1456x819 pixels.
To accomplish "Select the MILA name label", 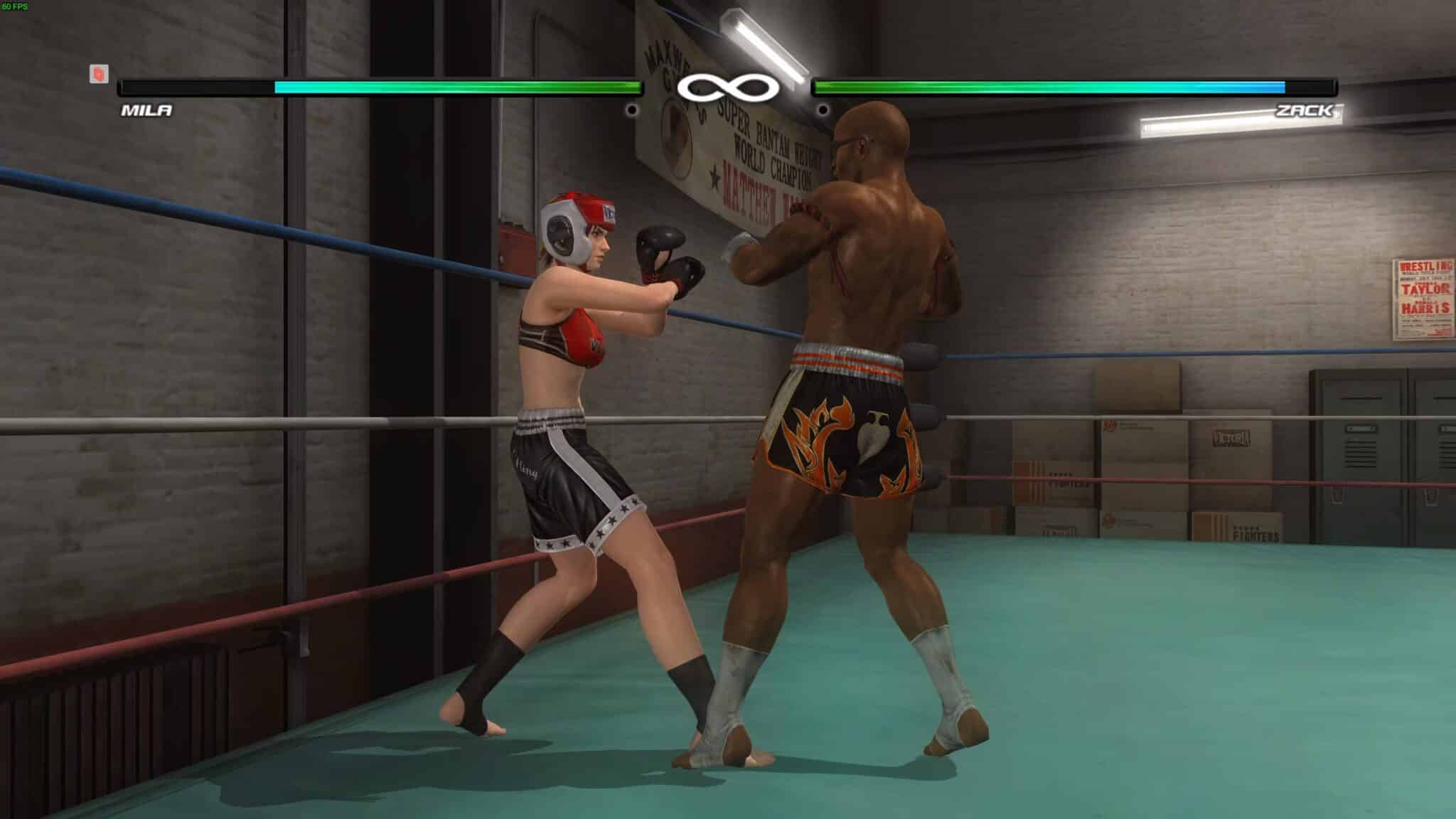I will point(146,111).
